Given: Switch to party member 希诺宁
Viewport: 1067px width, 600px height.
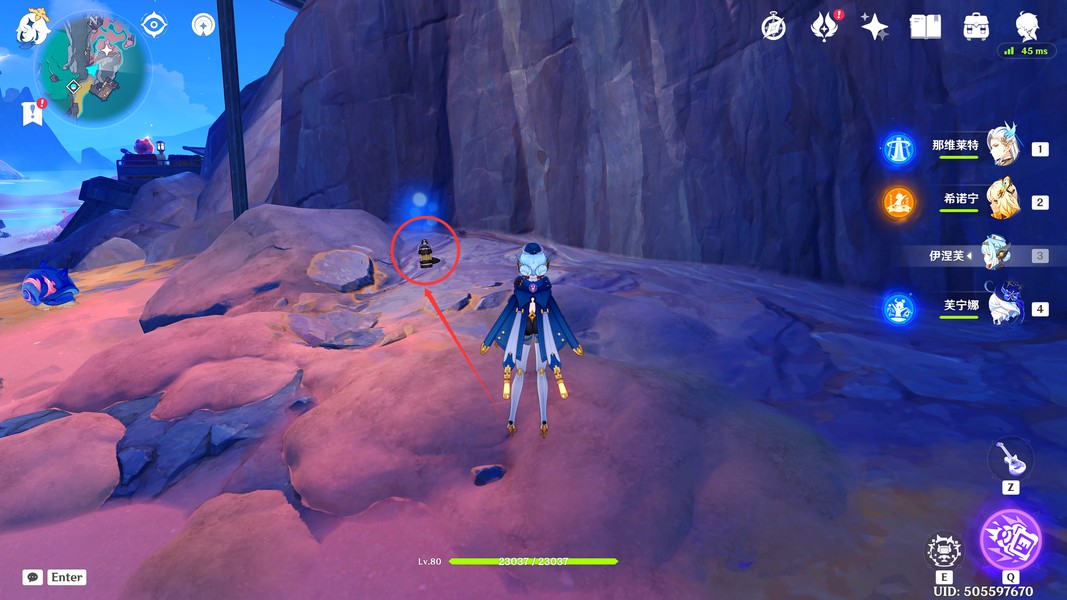Looking at the screenshot, I should [1001, 201].
